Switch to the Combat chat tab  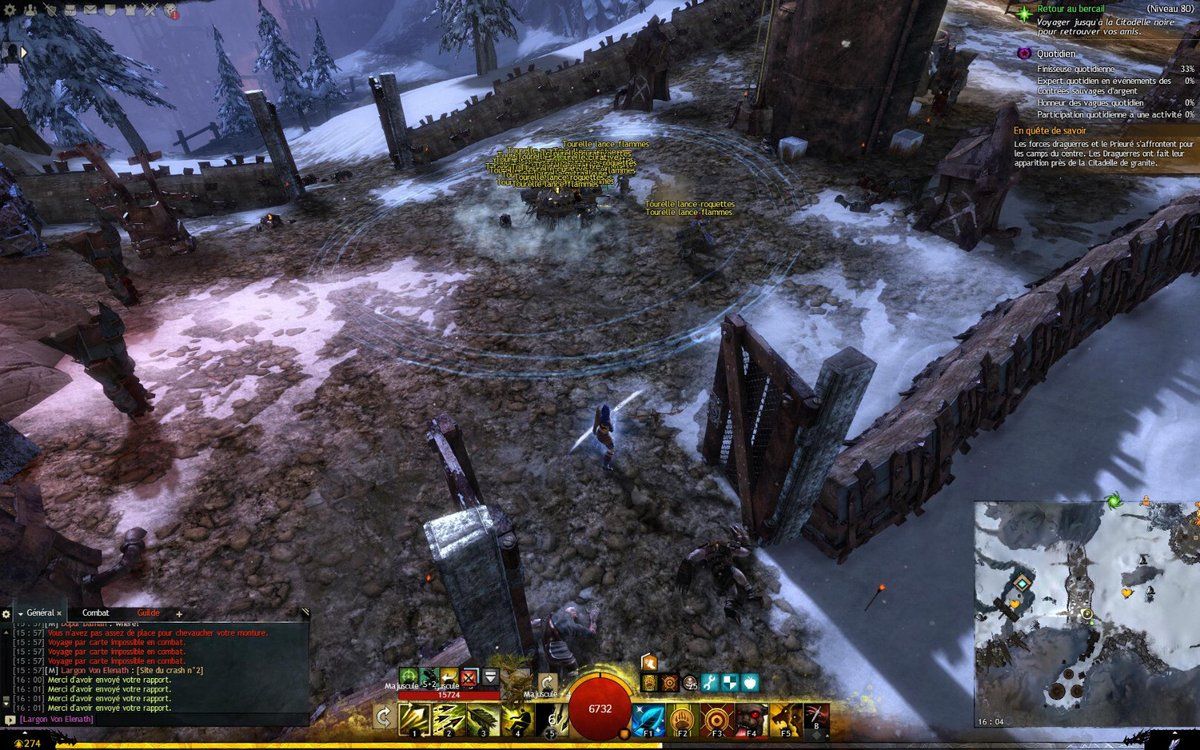click(x=96, y=613)
